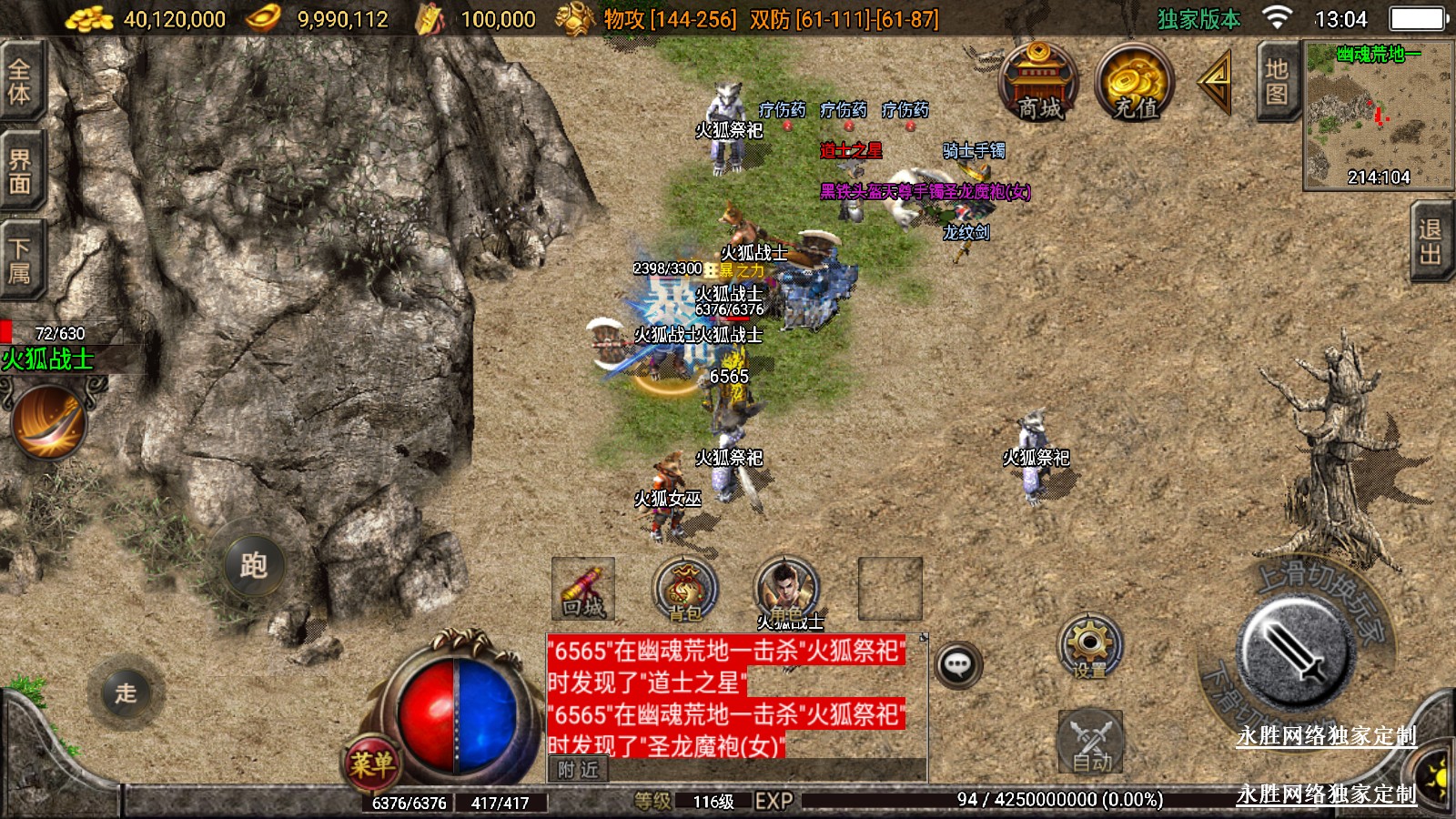Toggle 自动 auto-battle
1456x819 pixels.
click(1090, 742)
